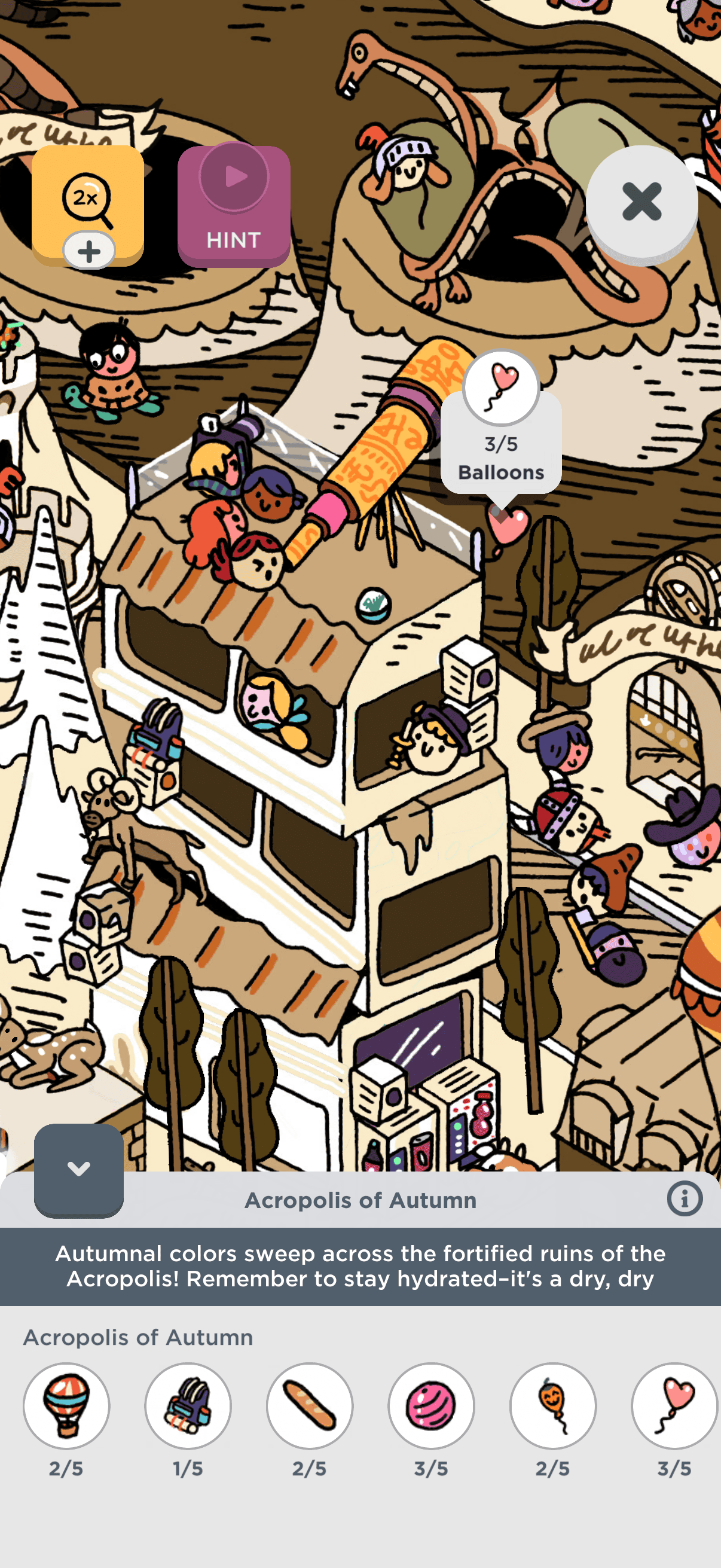The height and width of the screenshot is (1568, 721).
Task: Click the 3/5 Balloons tooltip bubble
Action: [501, 445]
